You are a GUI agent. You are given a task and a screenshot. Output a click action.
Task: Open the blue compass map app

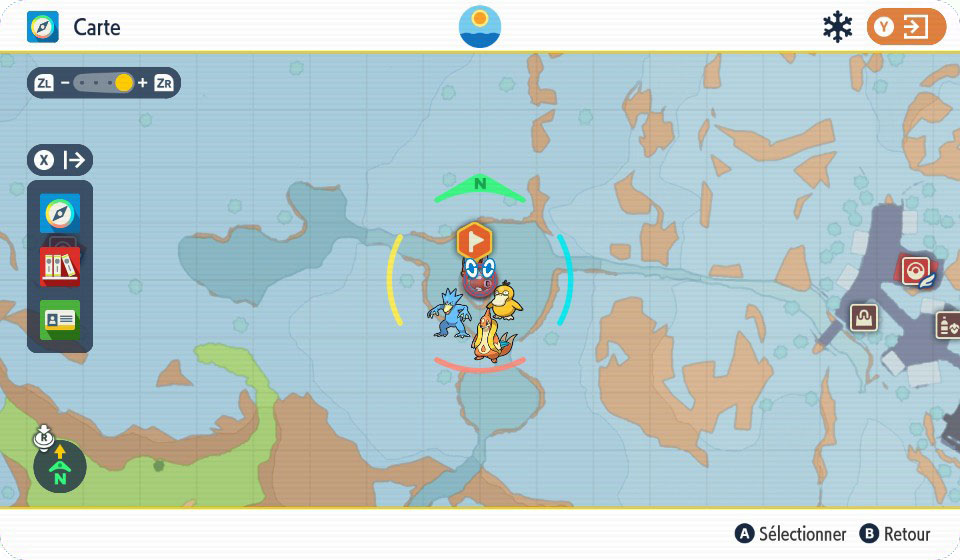(x=60, y=214)
